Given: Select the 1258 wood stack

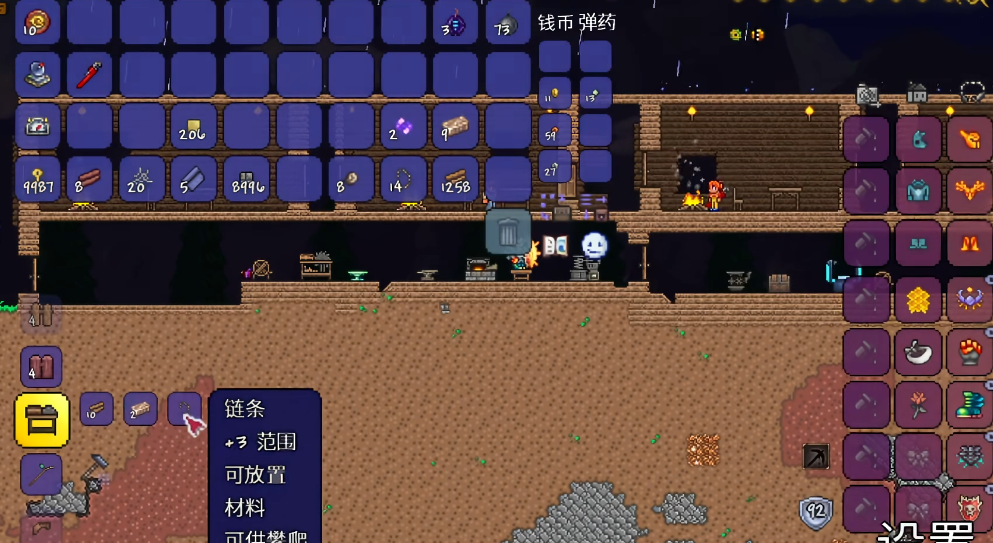Looking at the screenshot, I should 456,179.
